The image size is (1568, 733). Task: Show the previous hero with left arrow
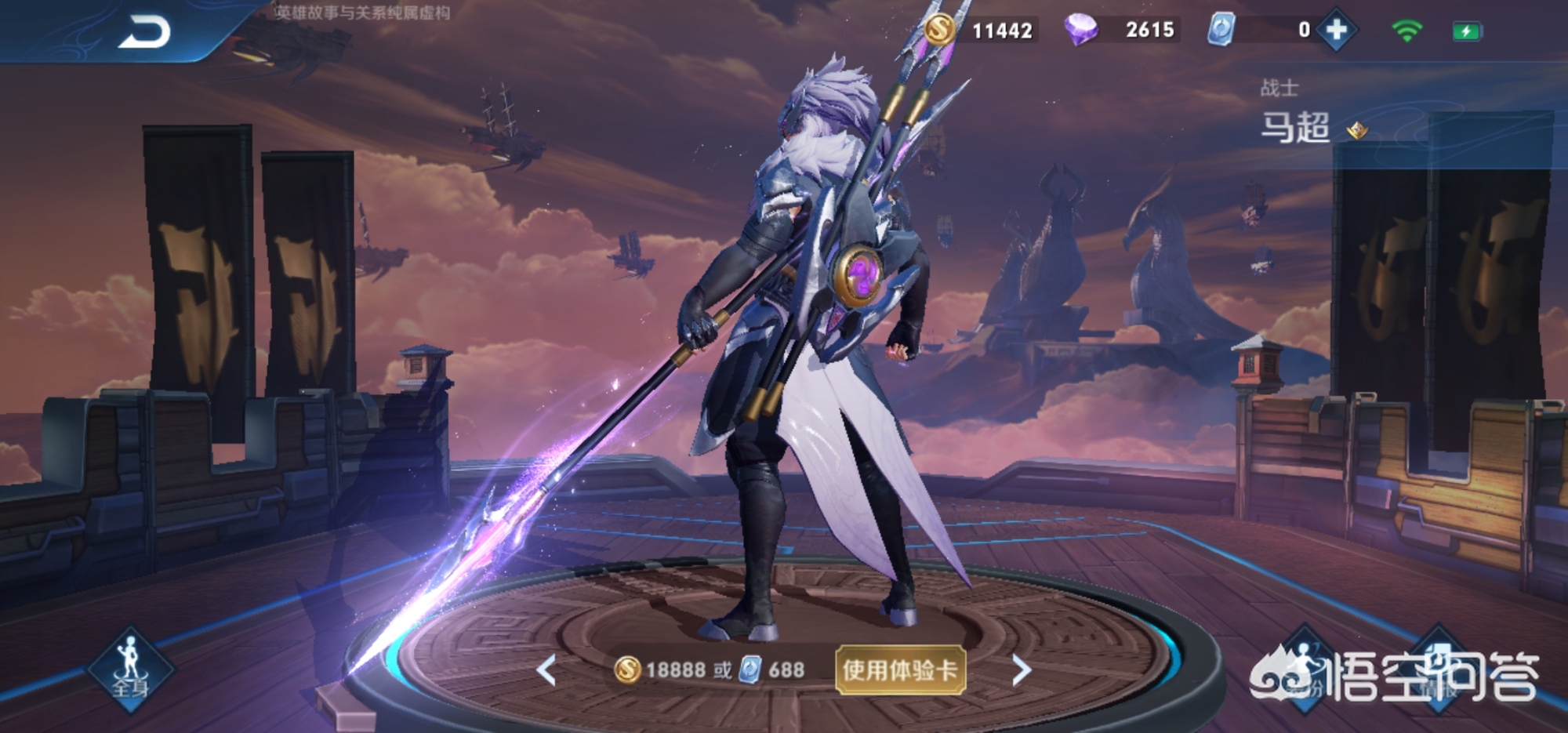pyautogui.click(x=546, y=670)
